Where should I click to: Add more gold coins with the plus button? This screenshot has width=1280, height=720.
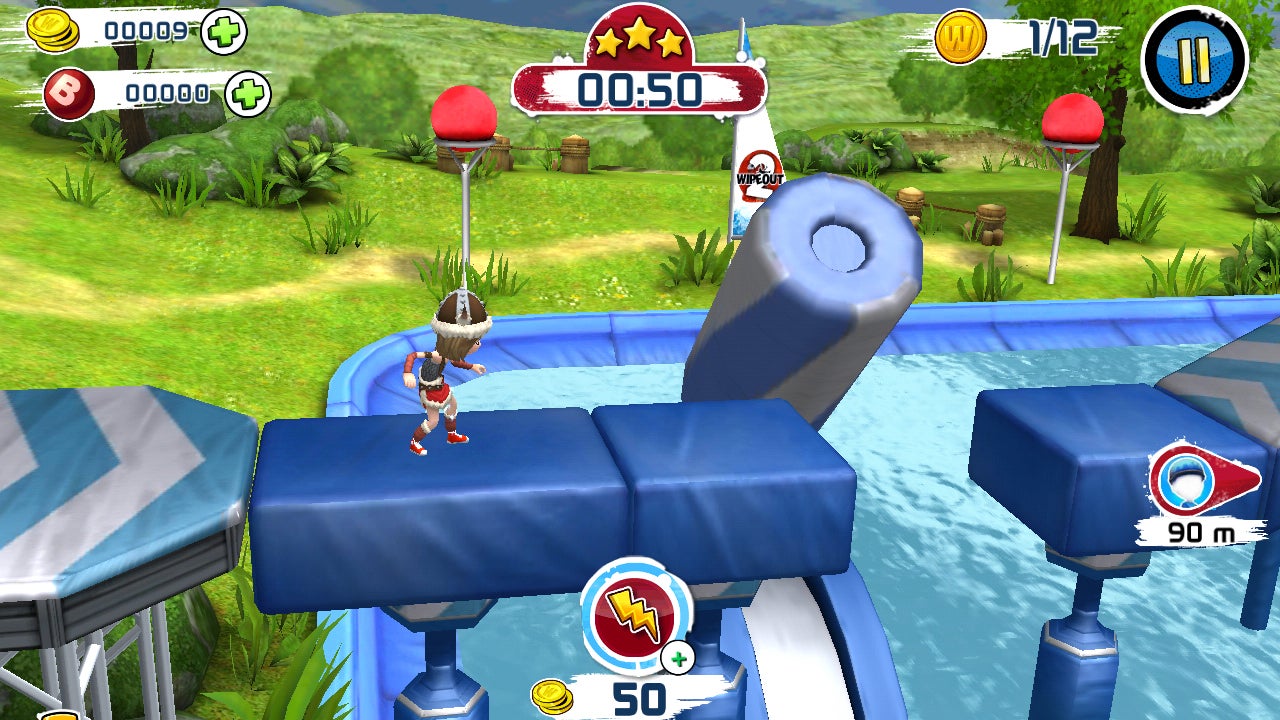(224, 32)
